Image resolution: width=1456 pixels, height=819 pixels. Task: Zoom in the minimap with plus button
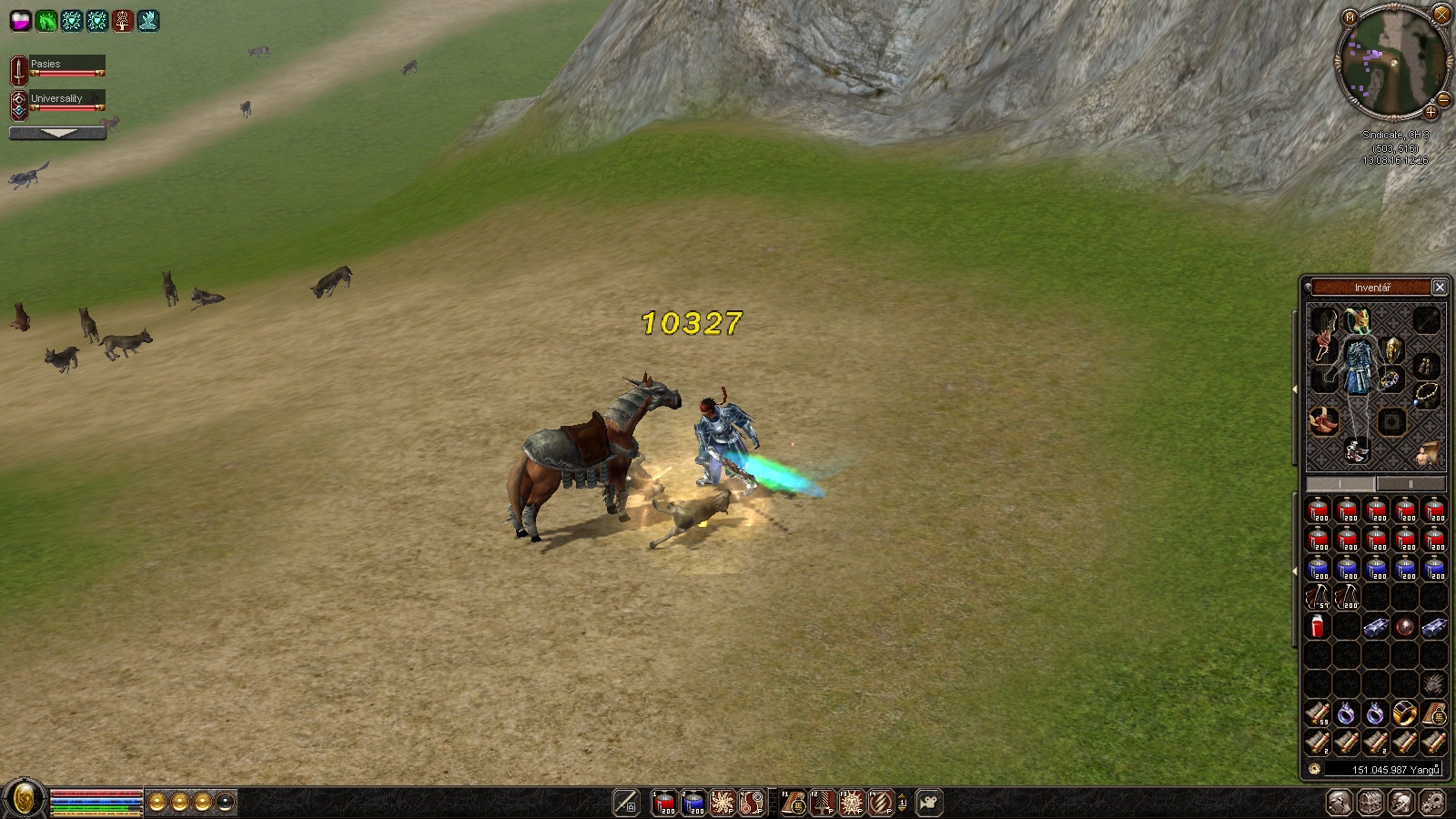tap(1431, 113)
